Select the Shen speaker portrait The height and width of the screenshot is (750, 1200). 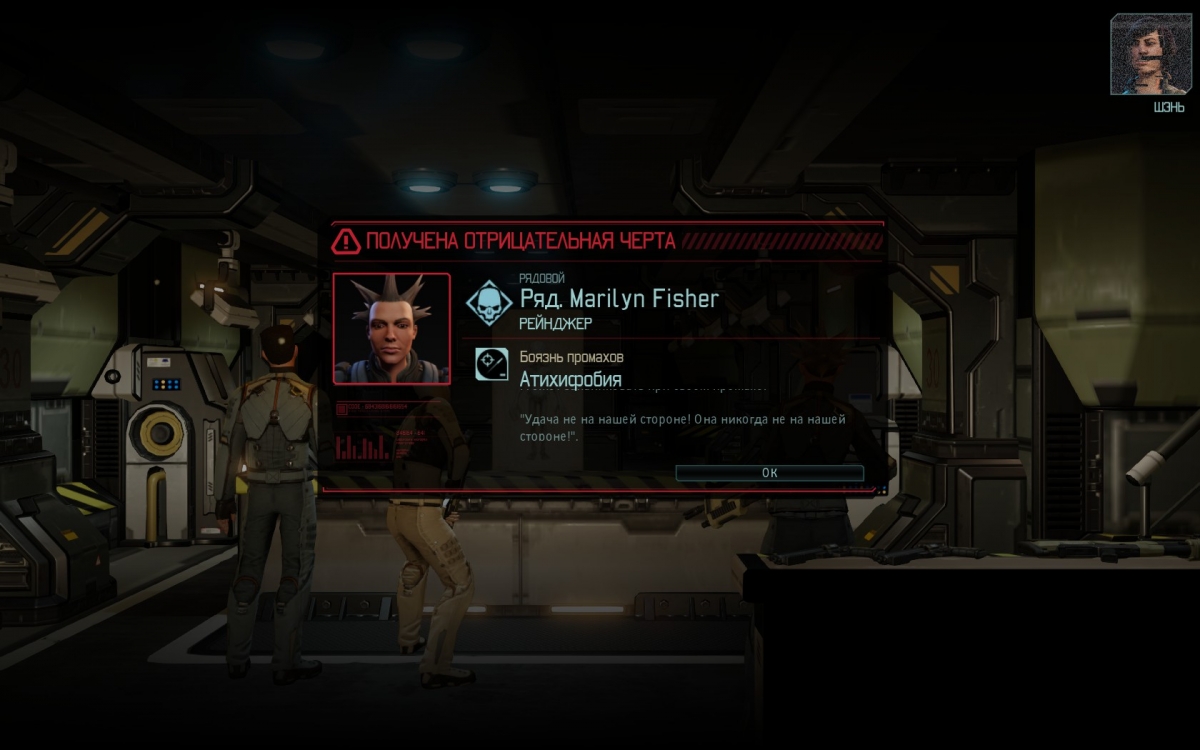pyautogui.click(x=1149, y=55)
